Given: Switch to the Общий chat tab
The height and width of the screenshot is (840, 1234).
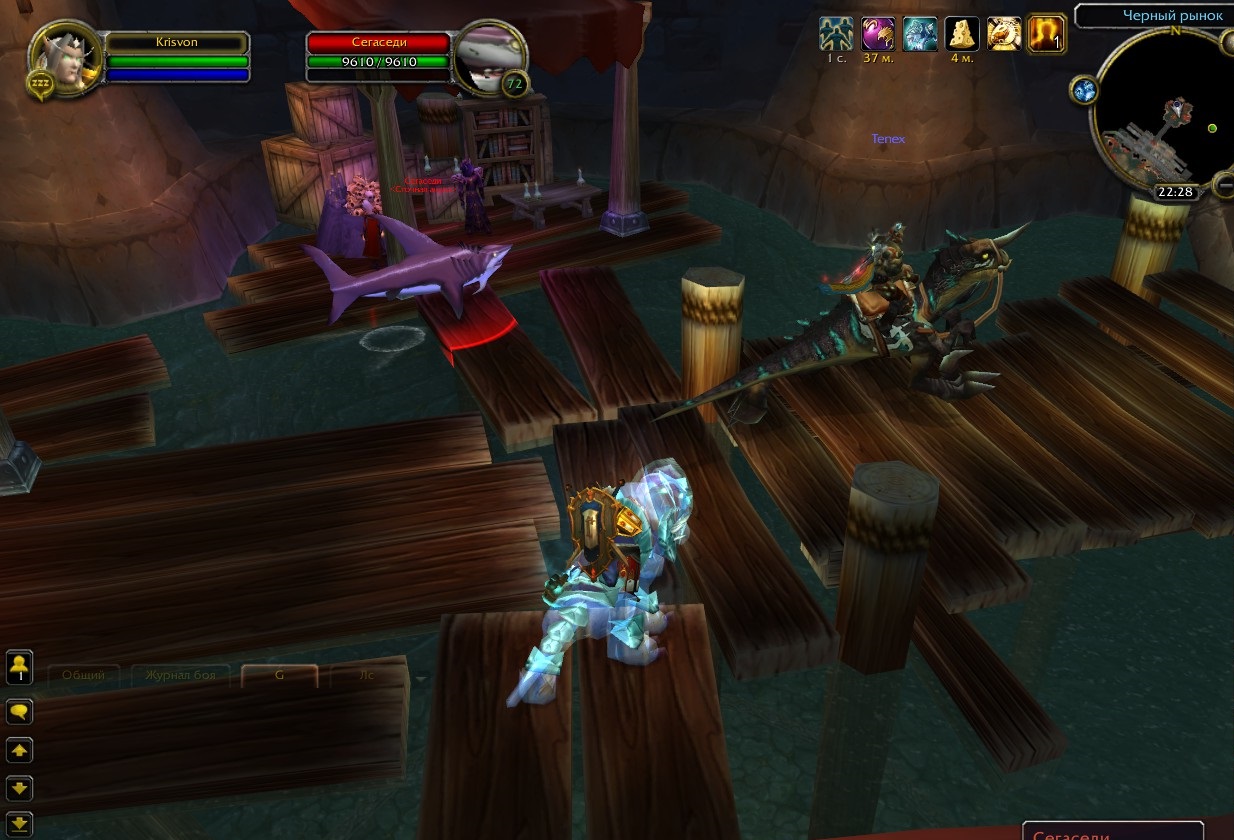Looking at the screenshot, I should coord(84,675).
